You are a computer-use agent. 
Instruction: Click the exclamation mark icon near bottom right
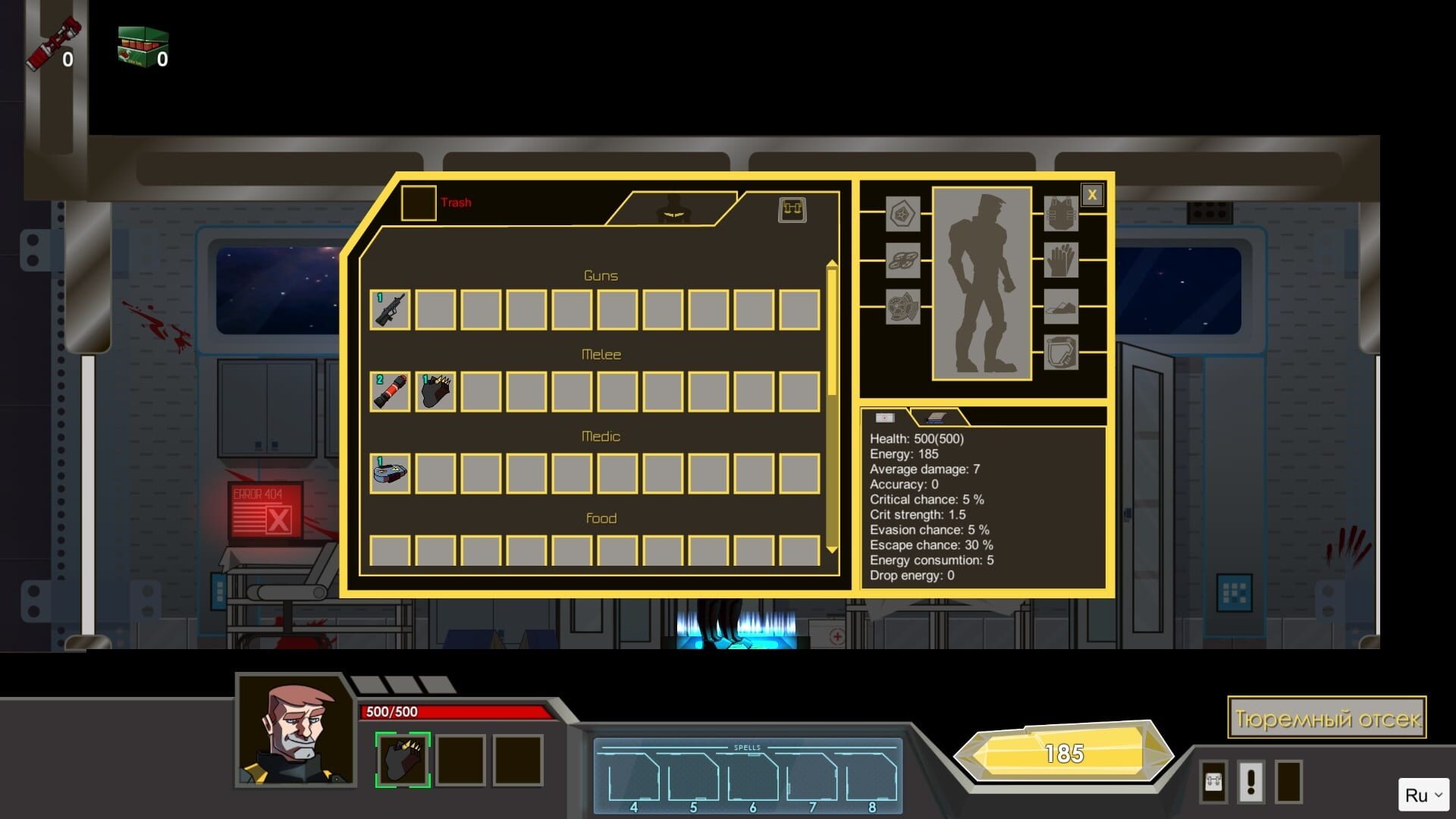point(1250,782)
